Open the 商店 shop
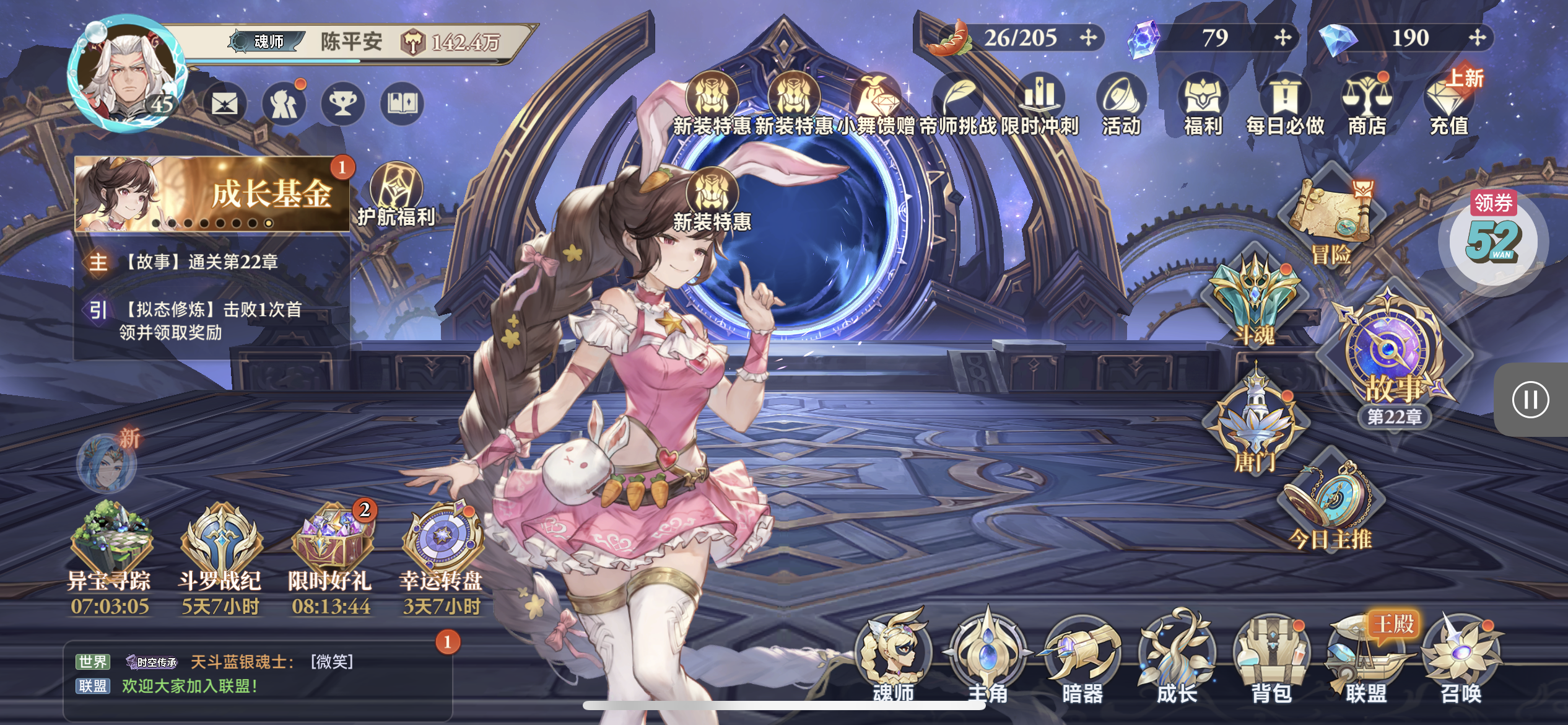 click(x=1367, y=104)
